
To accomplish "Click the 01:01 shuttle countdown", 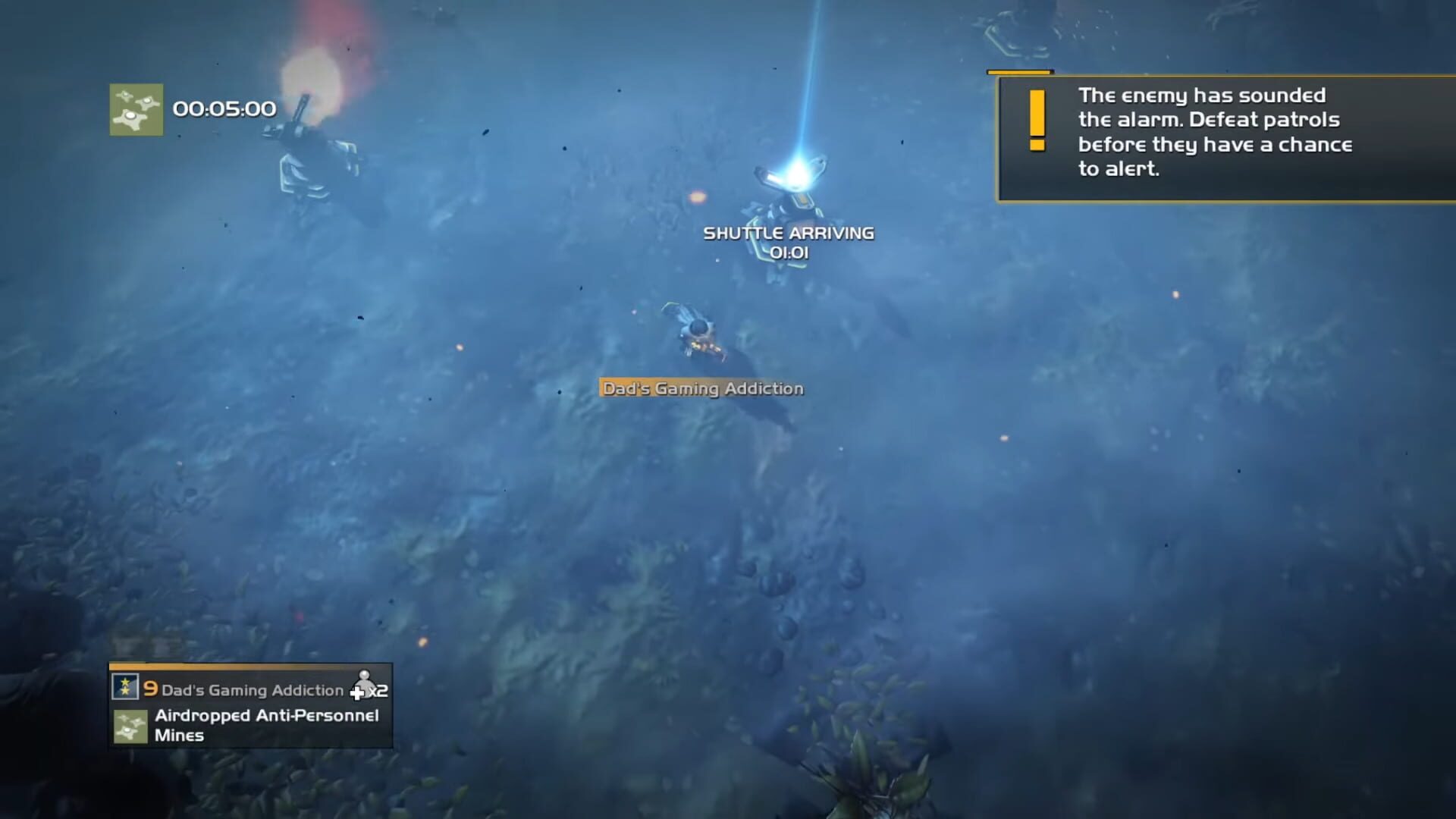I will point(789,253).
